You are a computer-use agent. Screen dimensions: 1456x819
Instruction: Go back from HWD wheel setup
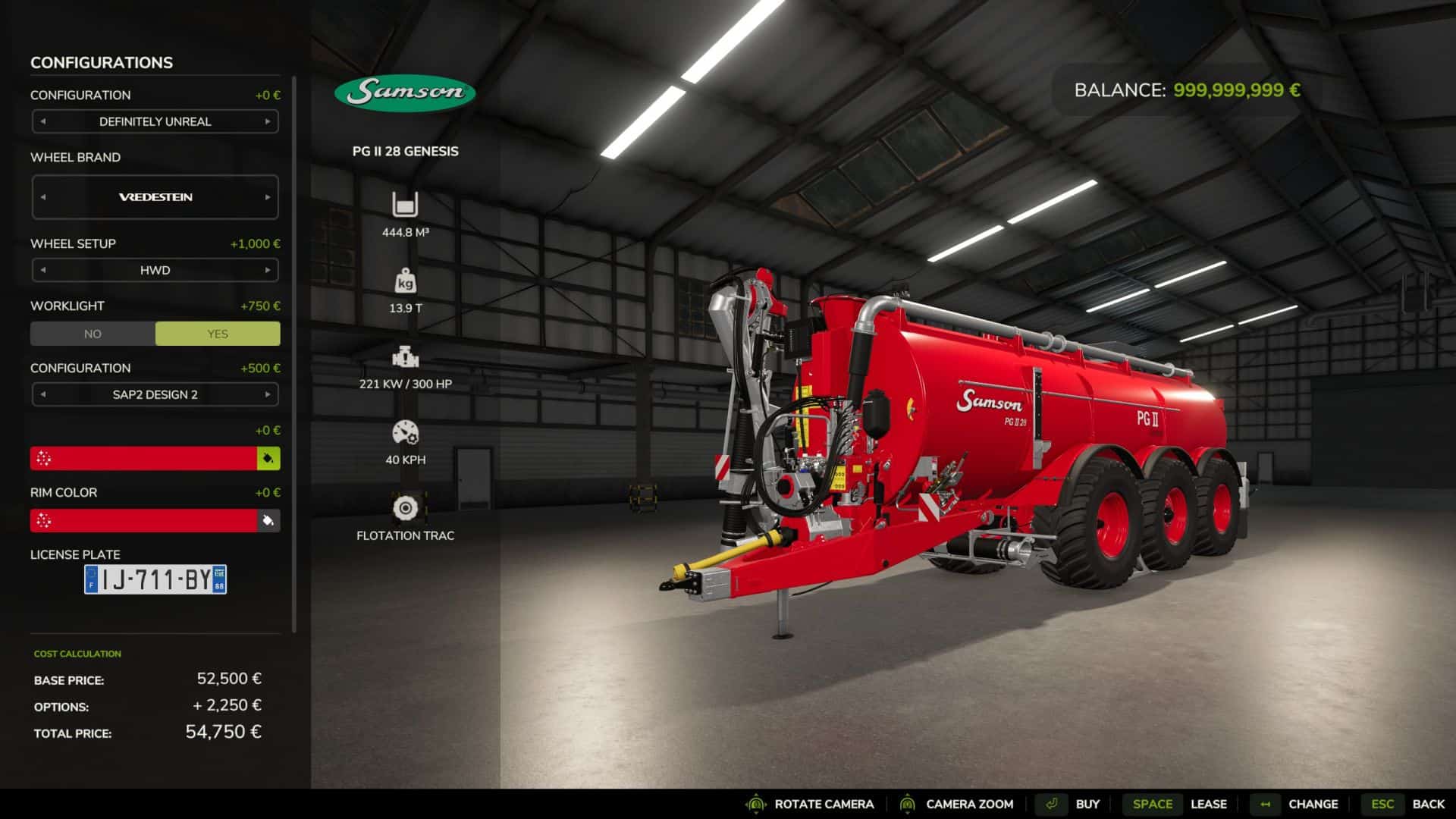(43, 270)
